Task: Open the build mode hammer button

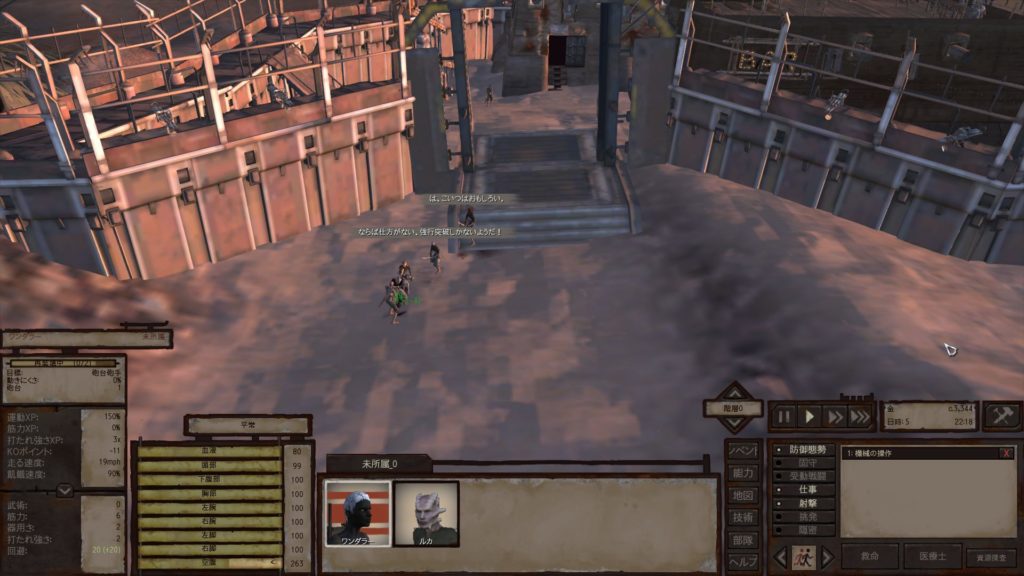Action: tap(1001, 416)
